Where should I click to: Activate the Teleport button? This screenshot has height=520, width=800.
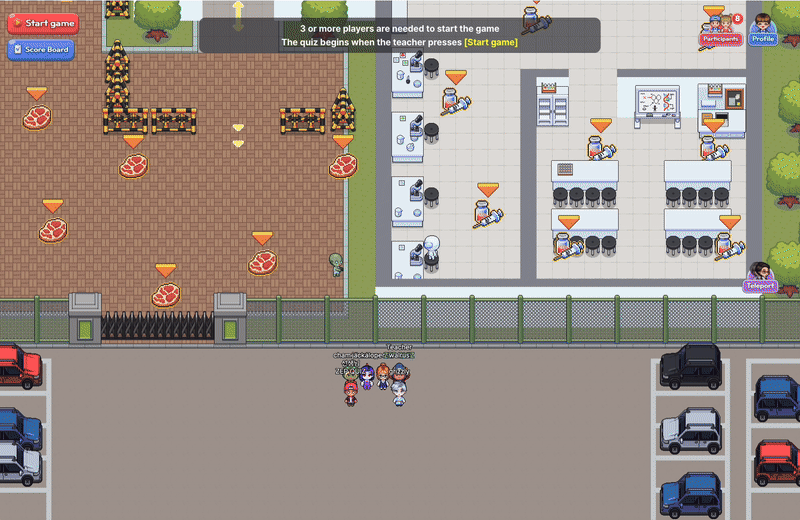coord(760,279)
